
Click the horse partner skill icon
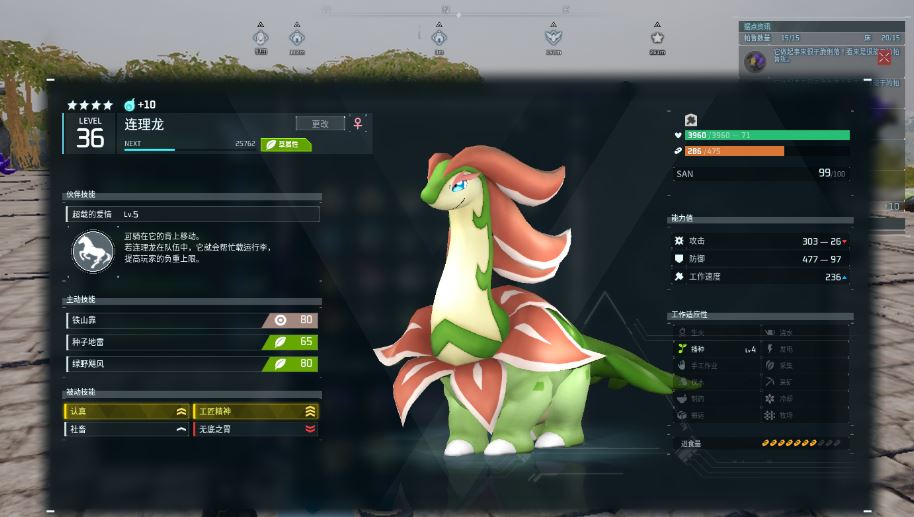(x=92, y=251)
